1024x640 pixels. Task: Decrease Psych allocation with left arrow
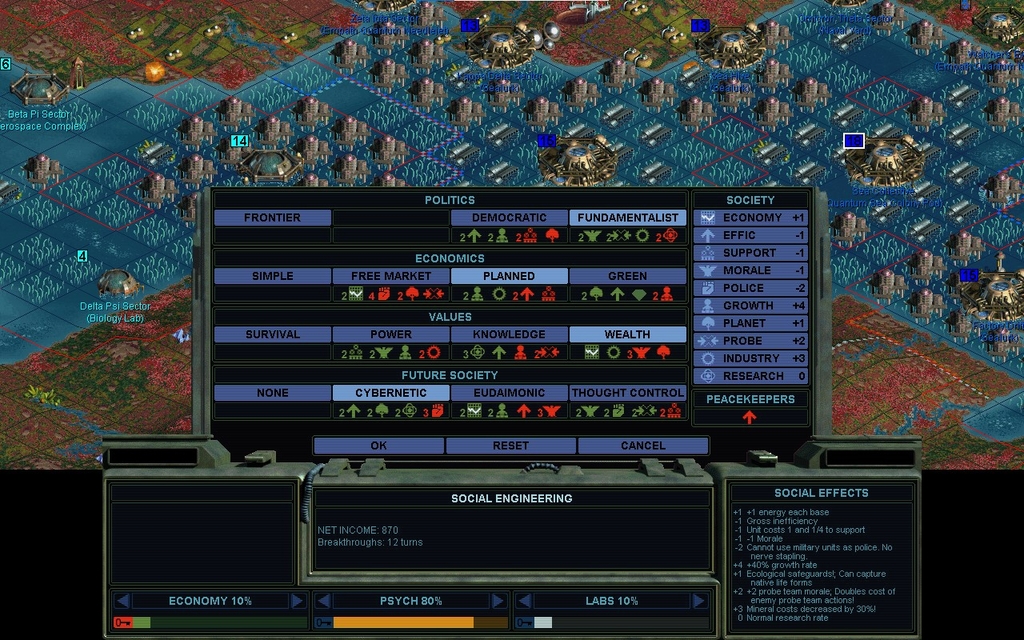[323, 601]
